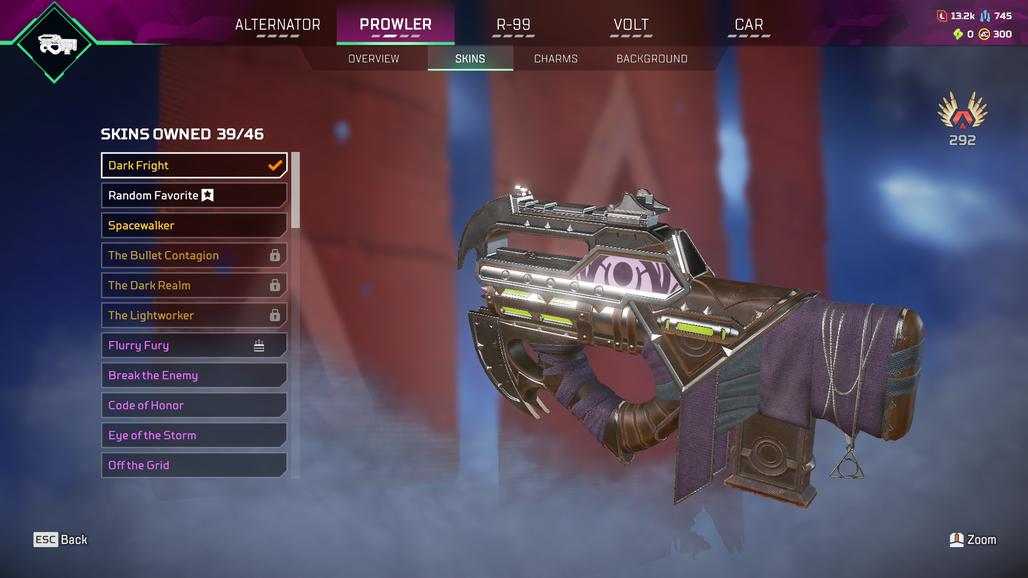Open the Background sub-tab
The height and width of the screenshot is (578, 1028).
[651, 59]
